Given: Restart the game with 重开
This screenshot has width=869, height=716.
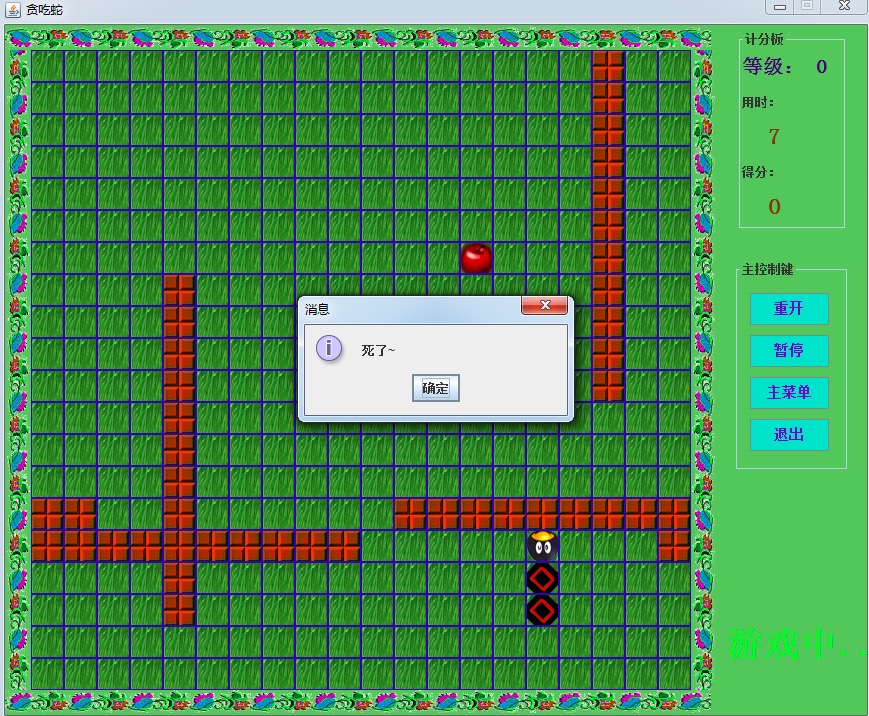Looking at the screenshot, I should [789, 309].
